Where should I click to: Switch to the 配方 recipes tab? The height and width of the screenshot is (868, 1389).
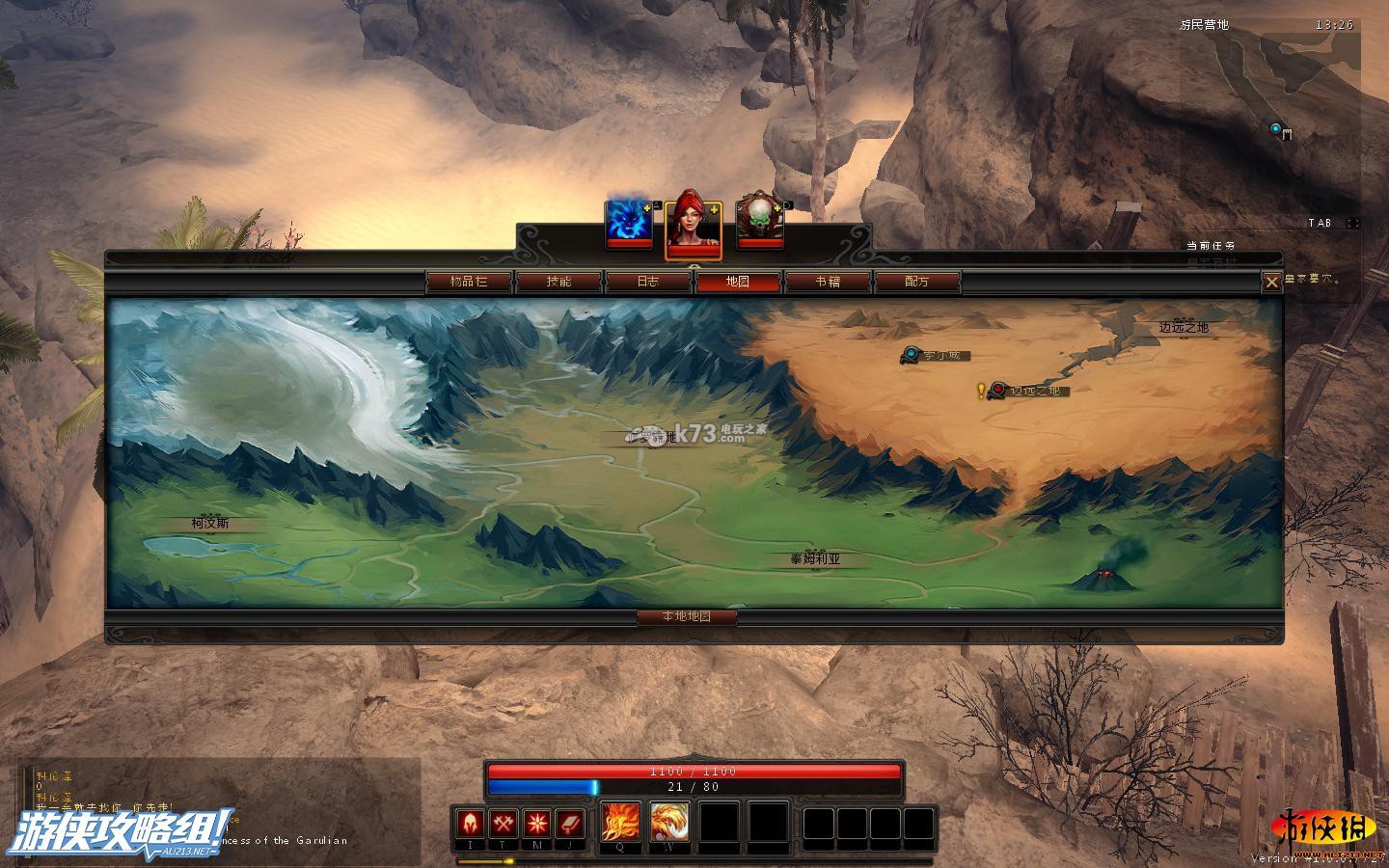(x=917, y=282)
